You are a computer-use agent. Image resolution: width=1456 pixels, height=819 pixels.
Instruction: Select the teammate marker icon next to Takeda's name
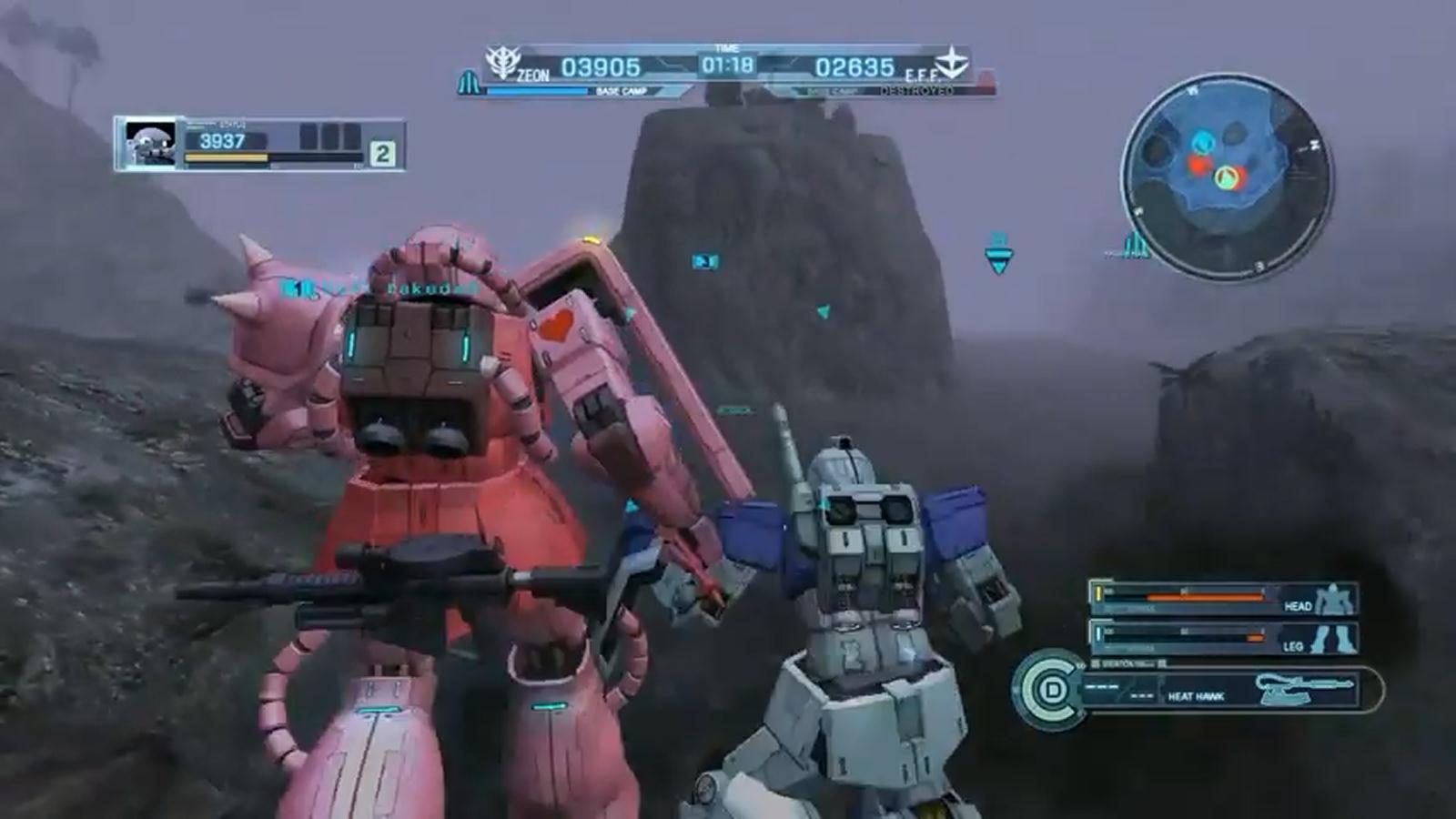click(296, 287)
